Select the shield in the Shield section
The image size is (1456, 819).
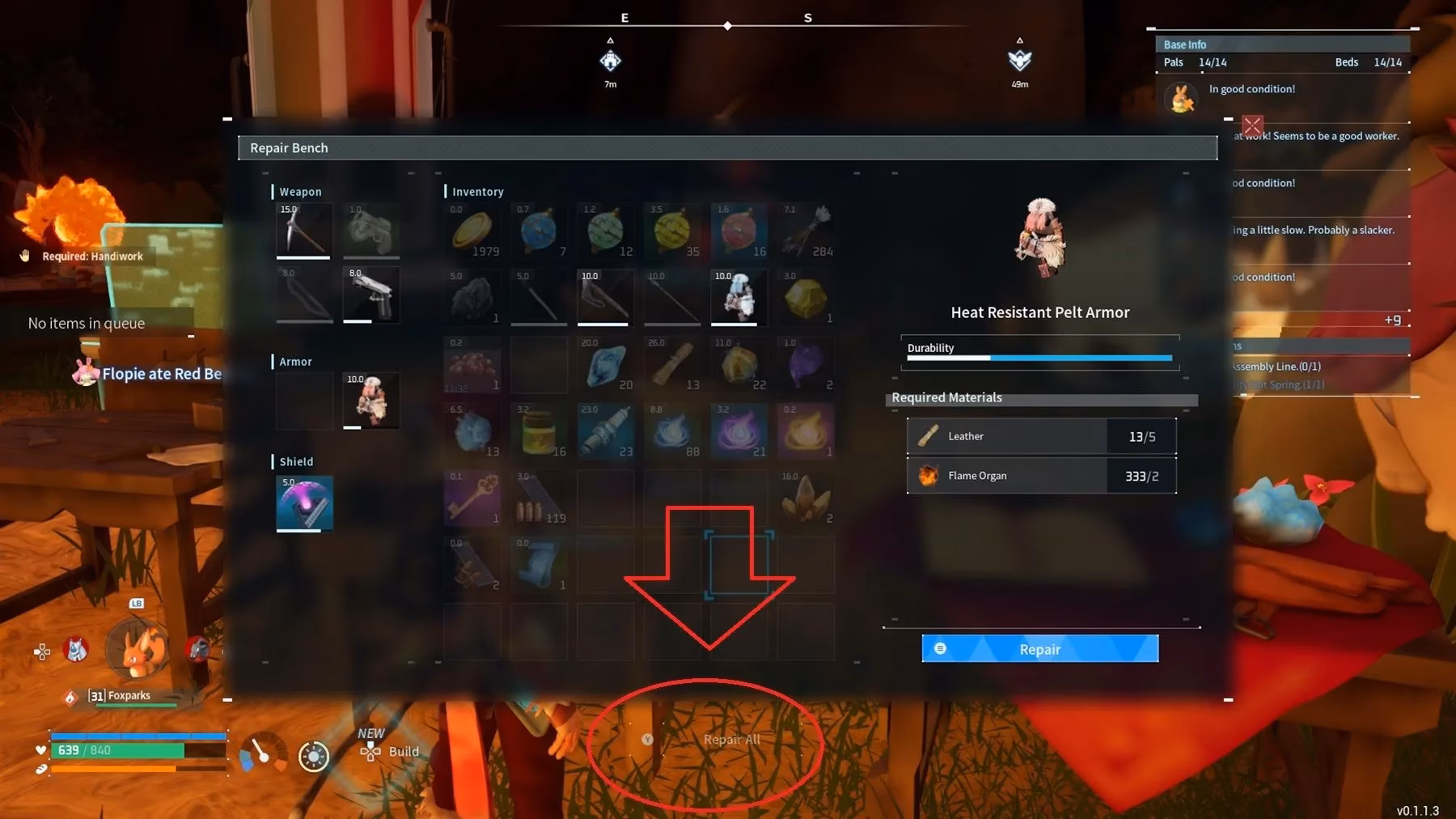click(304, 502)
